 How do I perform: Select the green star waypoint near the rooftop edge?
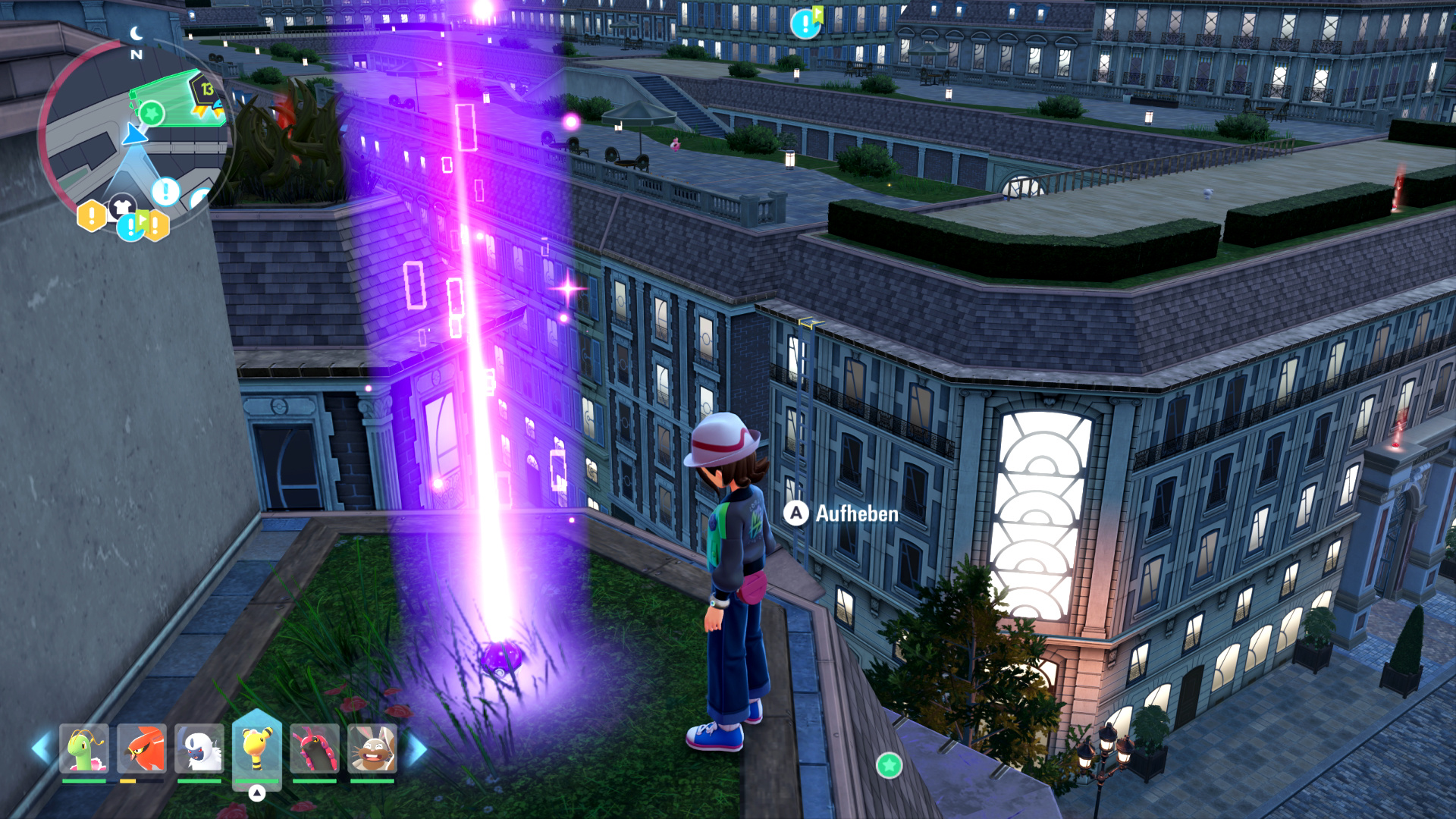[x=889, y=765]
